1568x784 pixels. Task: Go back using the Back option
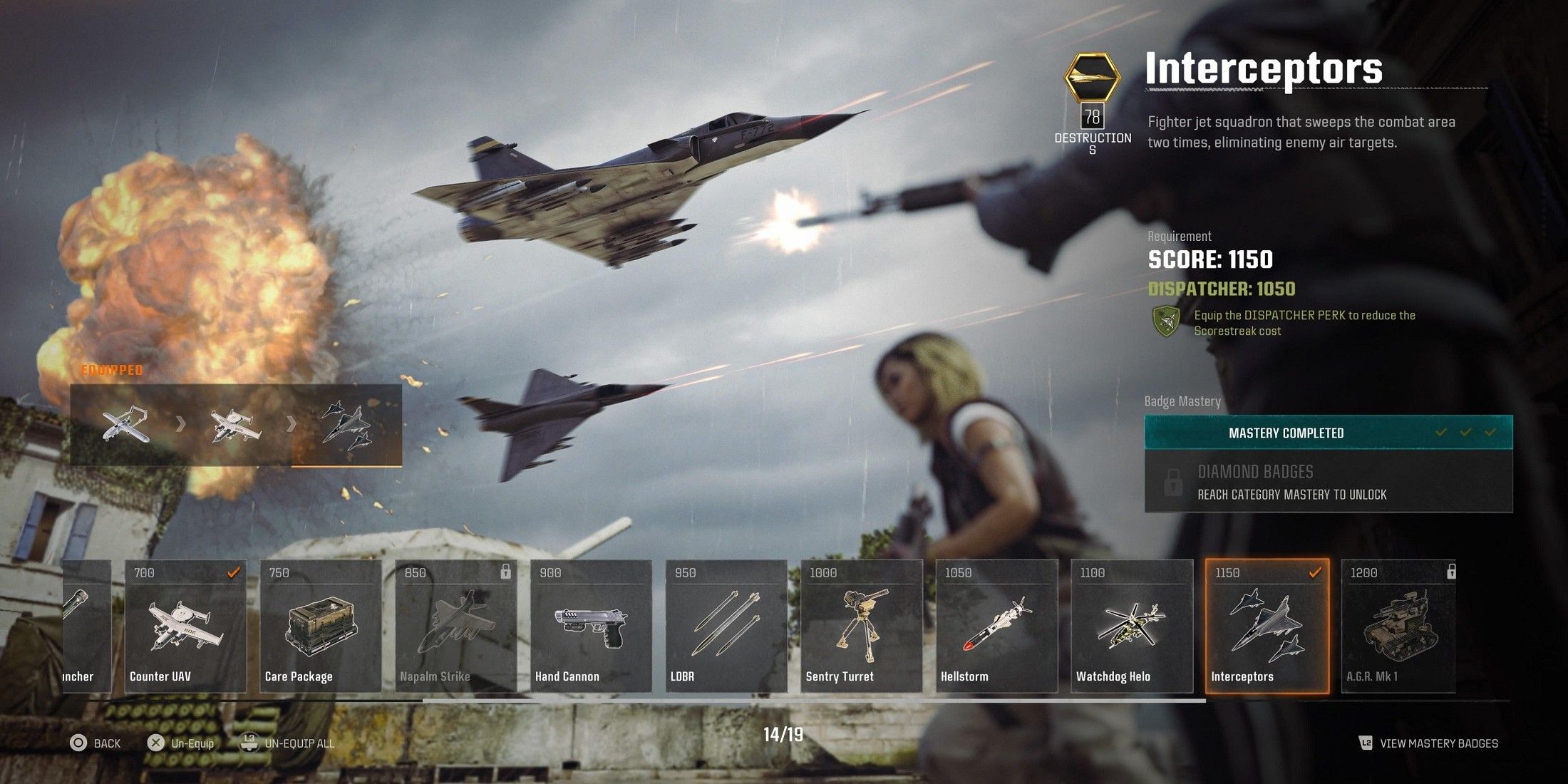[x=96, y=743]
